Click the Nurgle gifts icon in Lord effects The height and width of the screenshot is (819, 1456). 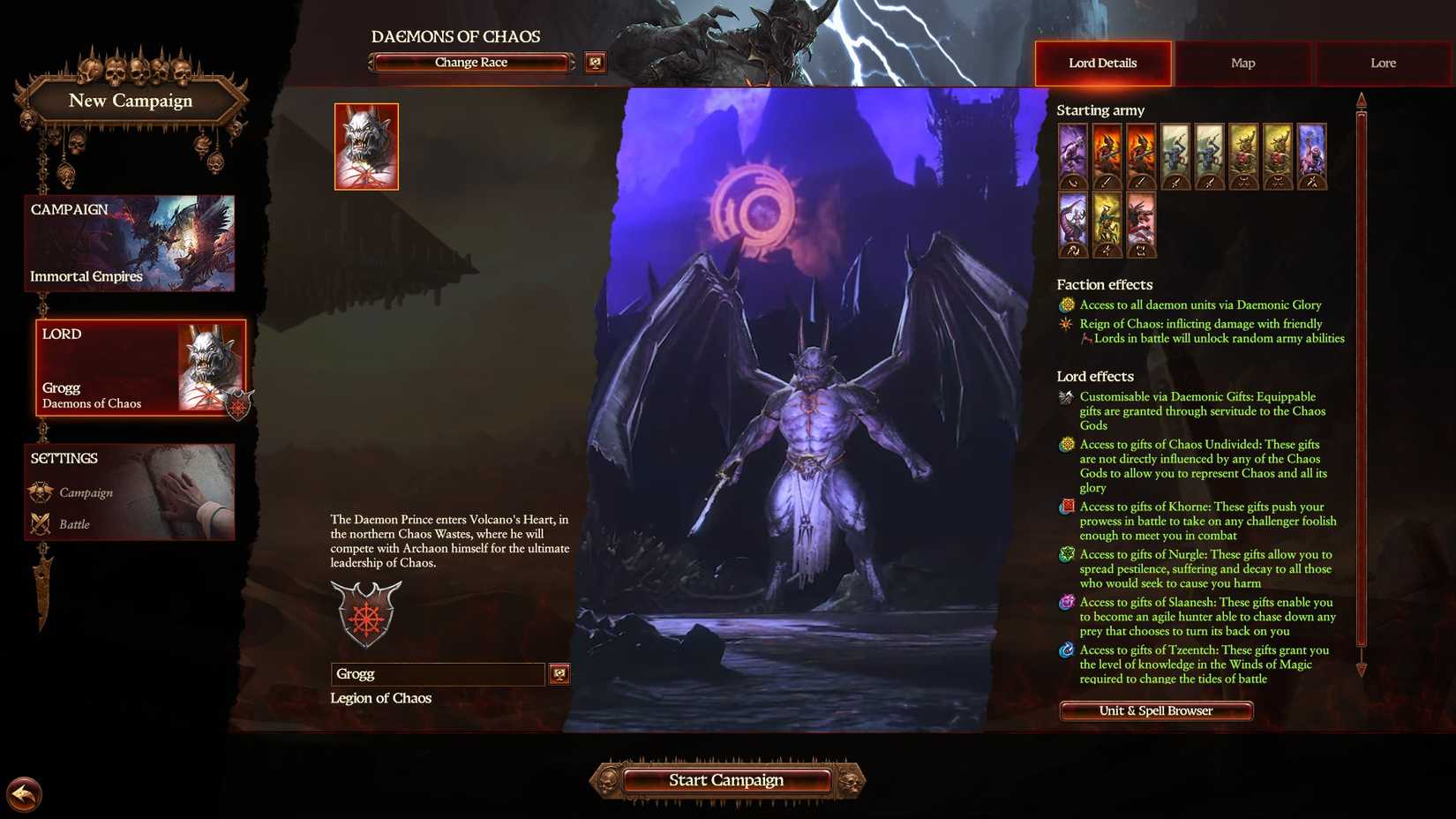pos(1065,555)
